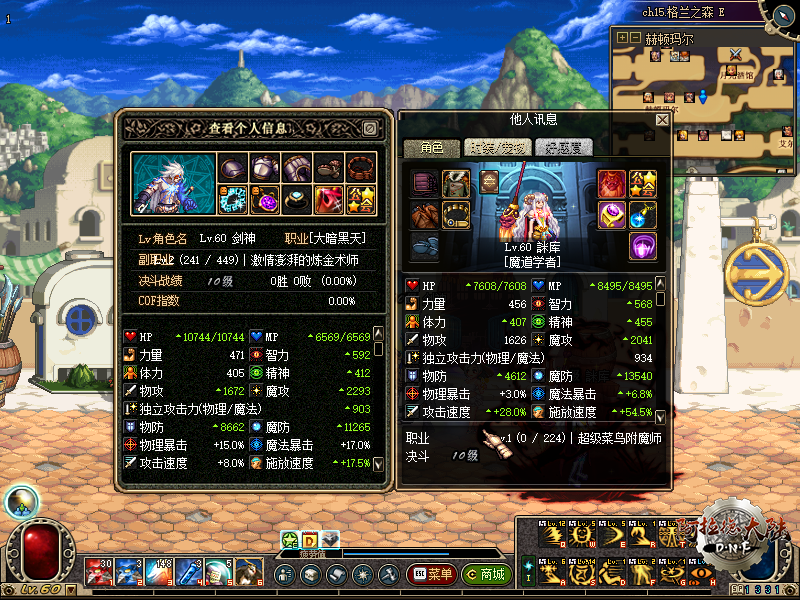Screen dimensions: 800x600
Task: Click the white-haired 剑神 character portrait
Action: [173, 182]
